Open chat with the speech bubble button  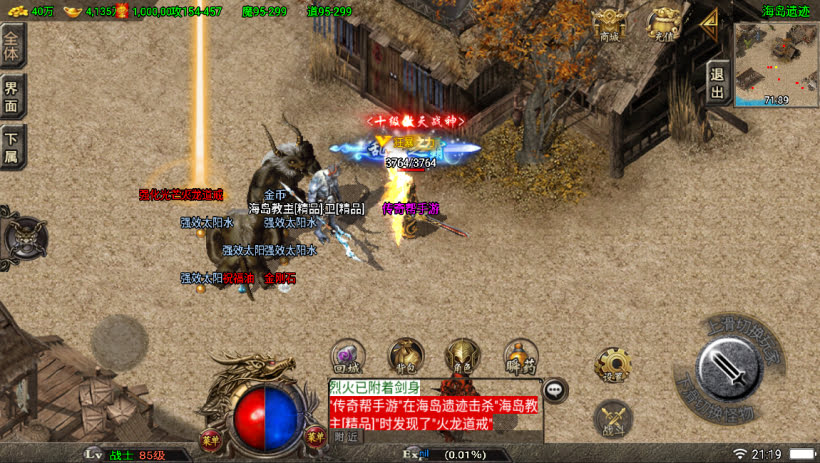(555, 390)
